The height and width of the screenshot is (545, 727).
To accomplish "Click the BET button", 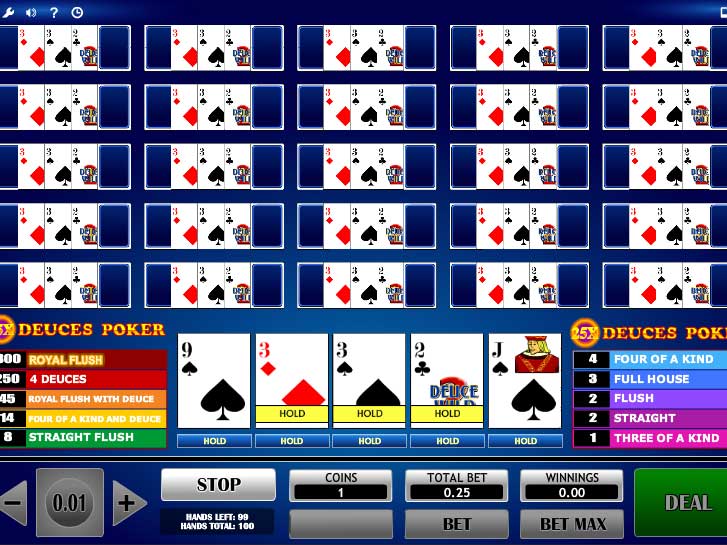I will click(x=456, y=523).
